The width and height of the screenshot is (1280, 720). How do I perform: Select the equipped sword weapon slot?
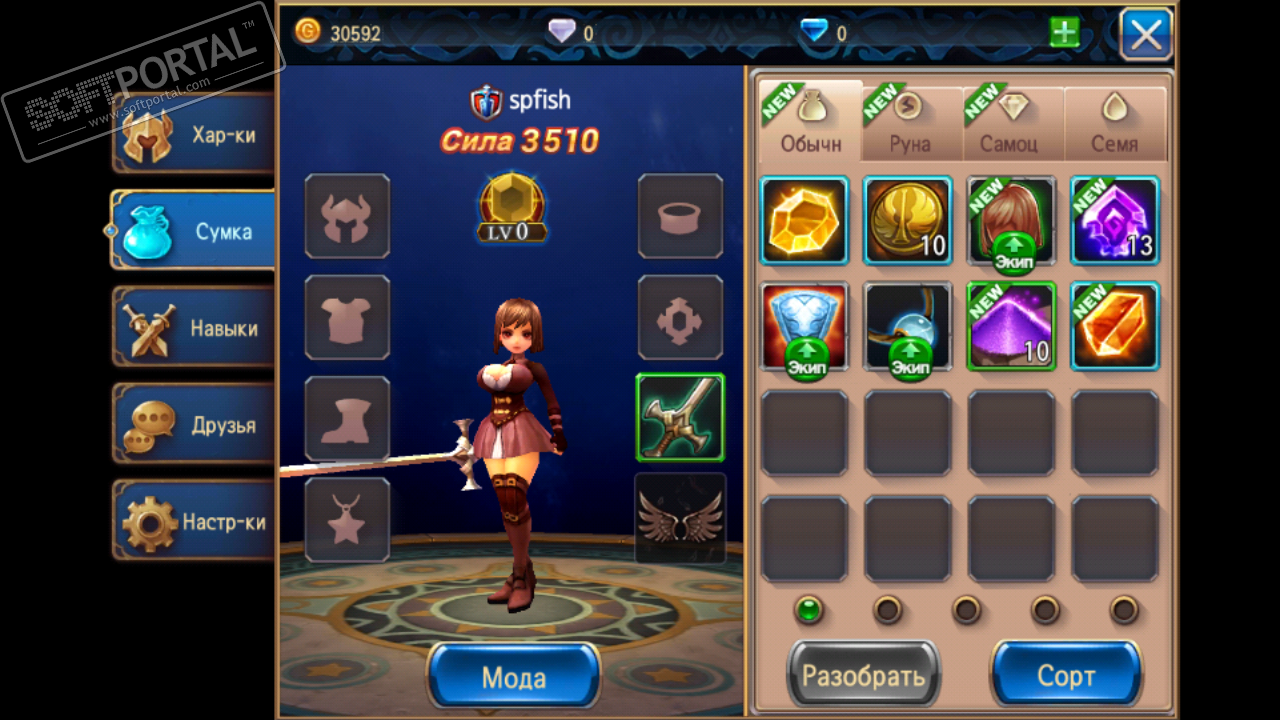[x=680, y=417]
